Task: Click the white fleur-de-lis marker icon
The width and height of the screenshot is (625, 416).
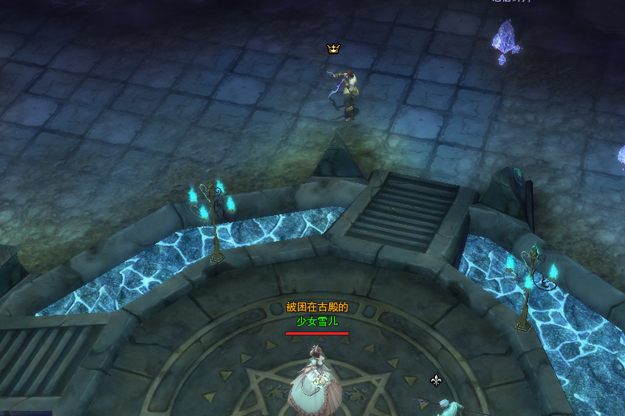Action: pyautogui.click(x=436, y=380)
